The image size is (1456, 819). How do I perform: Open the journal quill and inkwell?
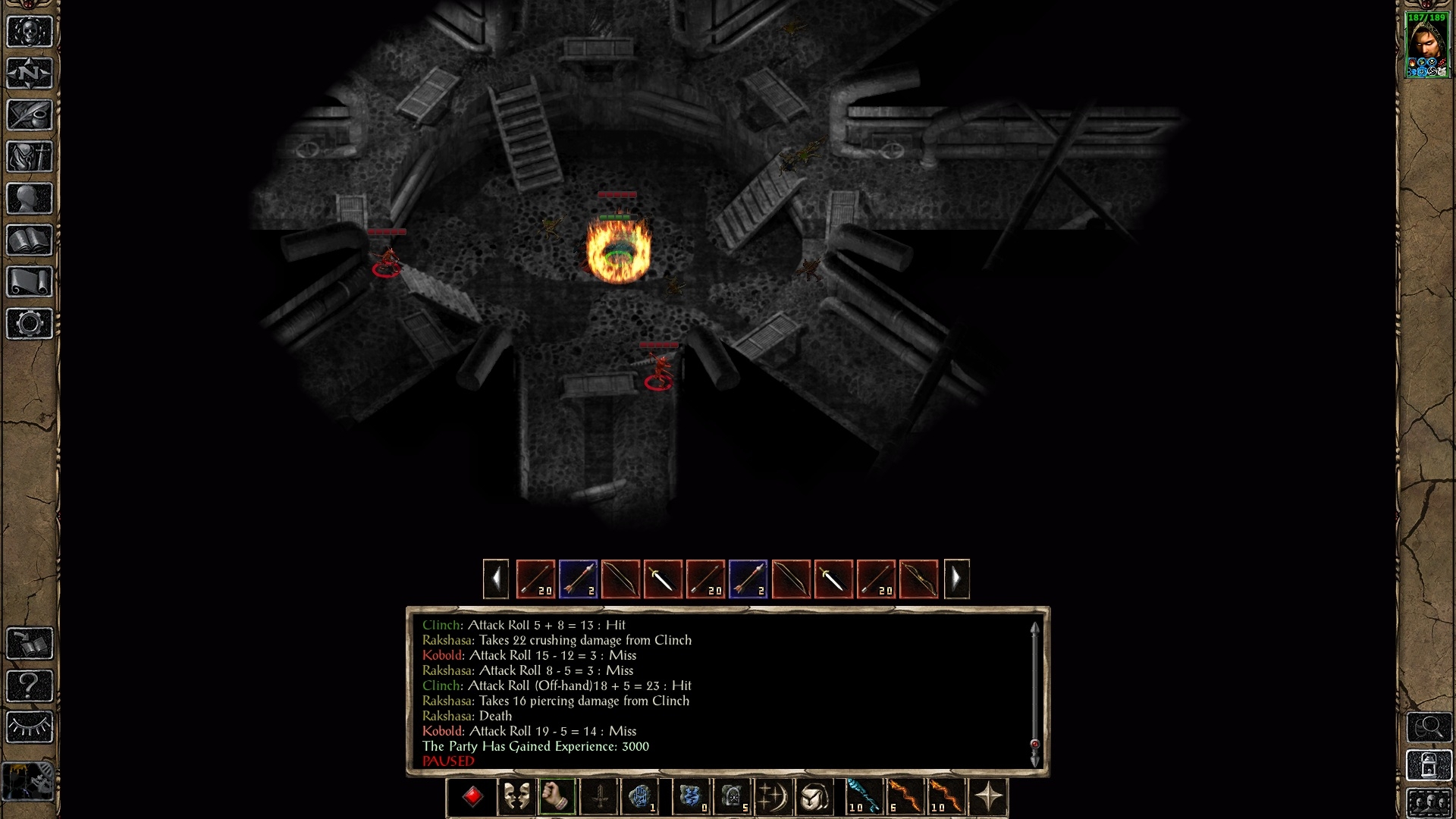coord(30,115)
